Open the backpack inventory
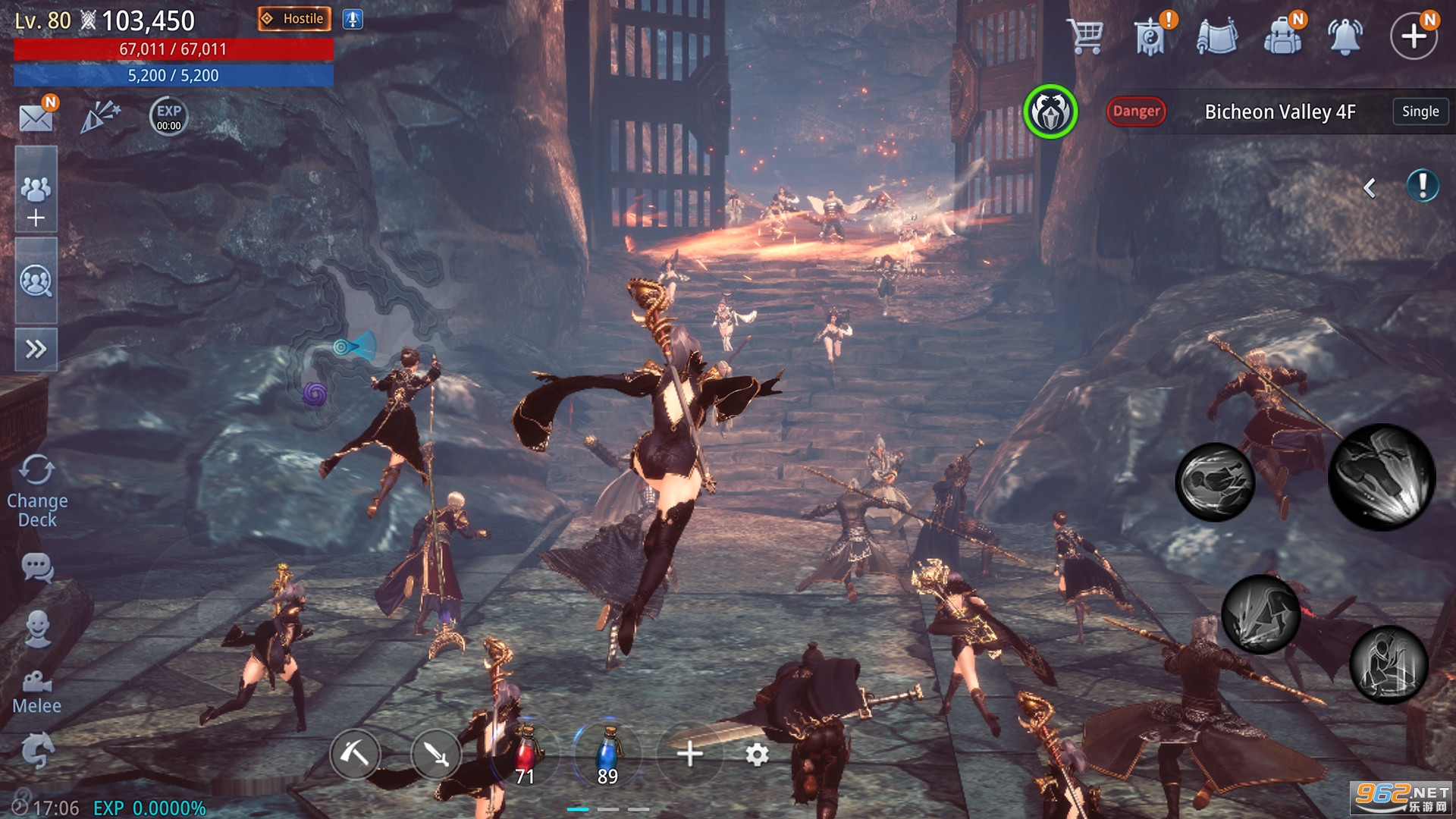Image resolution: width=1456 pixels, height=819 pixels. [x=1282, y=36]
